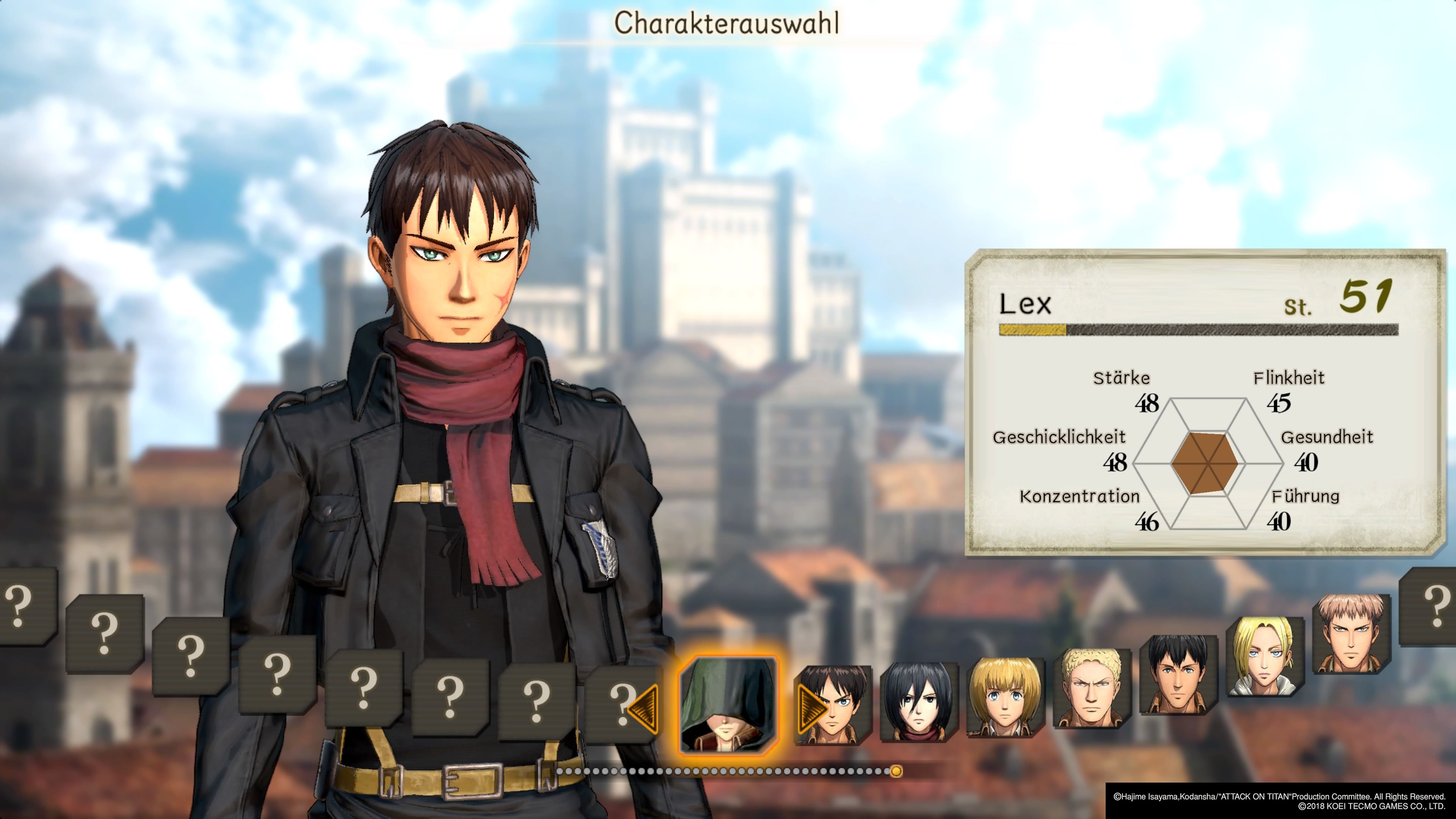This screenshot has width=1456, height=819.
Task: Choose Reiner's short blonde hair portrait
Action: [x=1092, y=688]
